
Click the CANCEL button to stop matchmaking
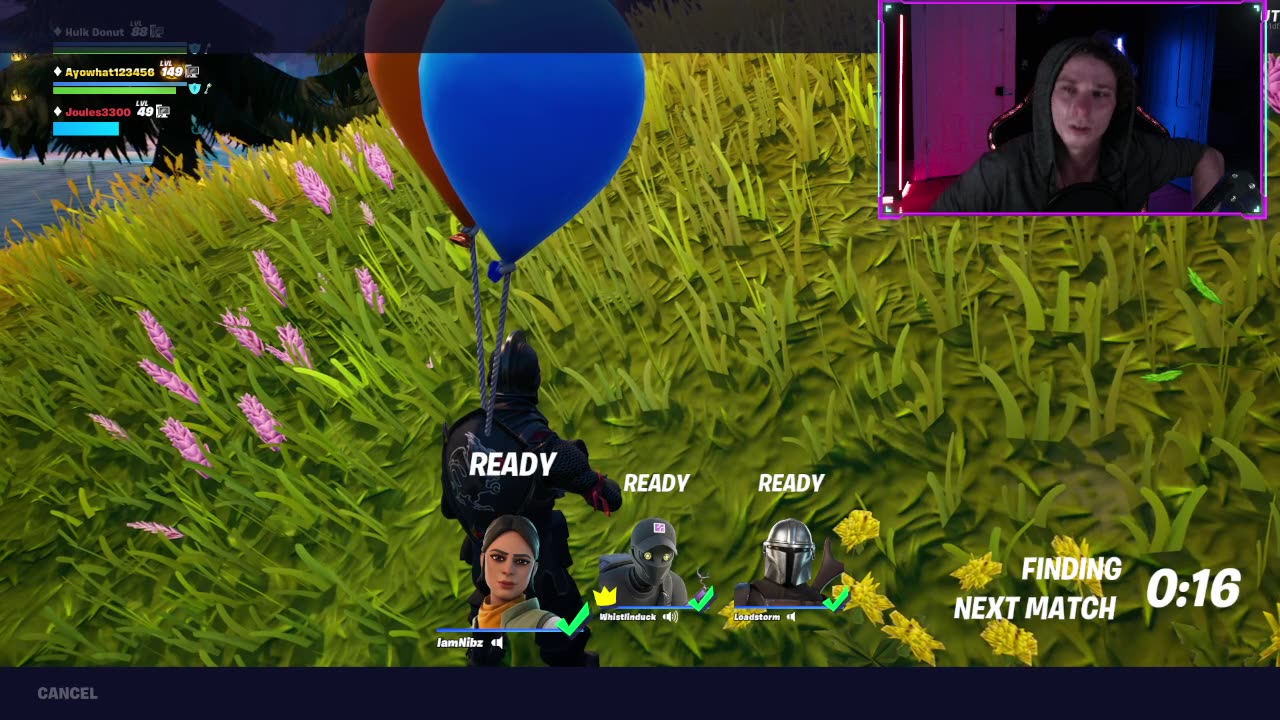click(65, 692)
